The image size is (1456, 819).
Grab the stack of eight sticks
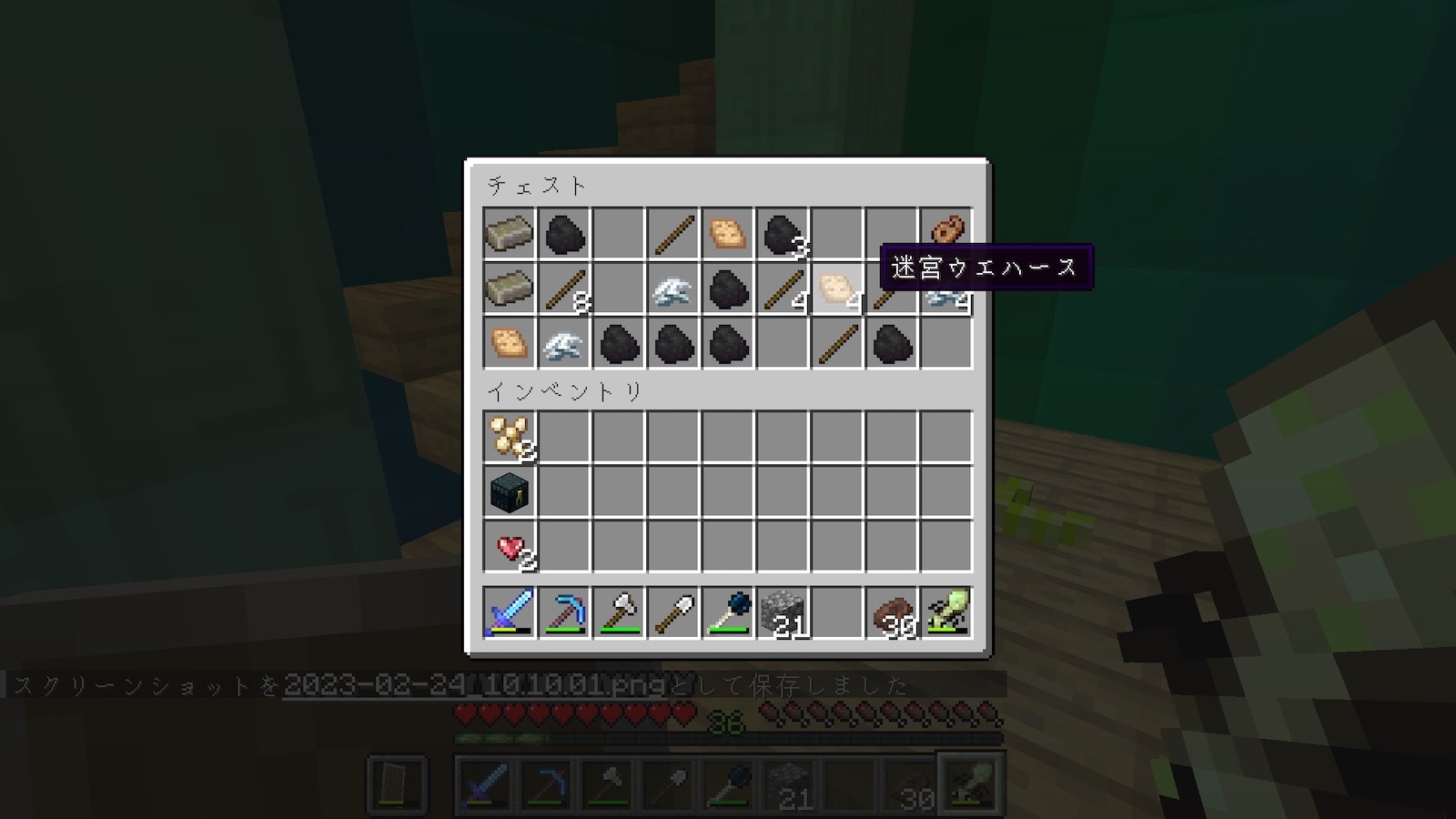[x=564, y=289]
